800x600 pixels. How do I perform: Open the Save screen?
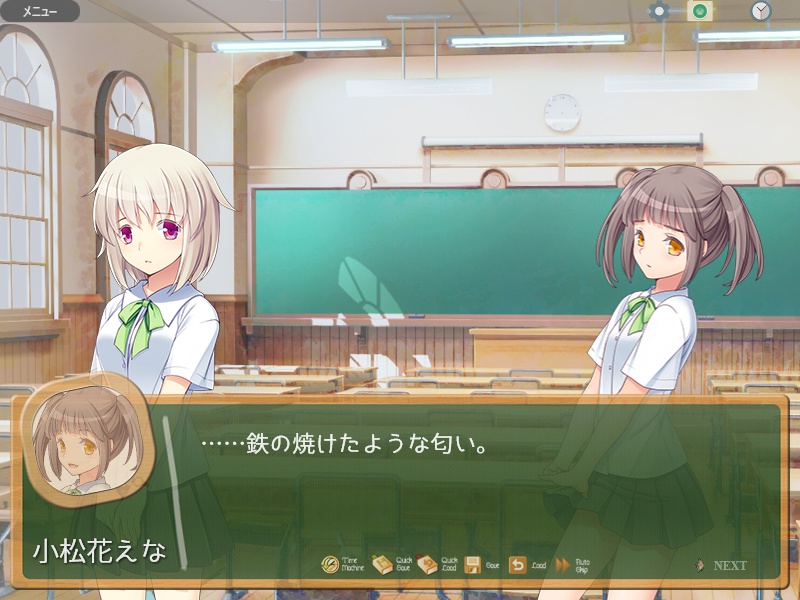pyautogui.click(x=474, y=565)
